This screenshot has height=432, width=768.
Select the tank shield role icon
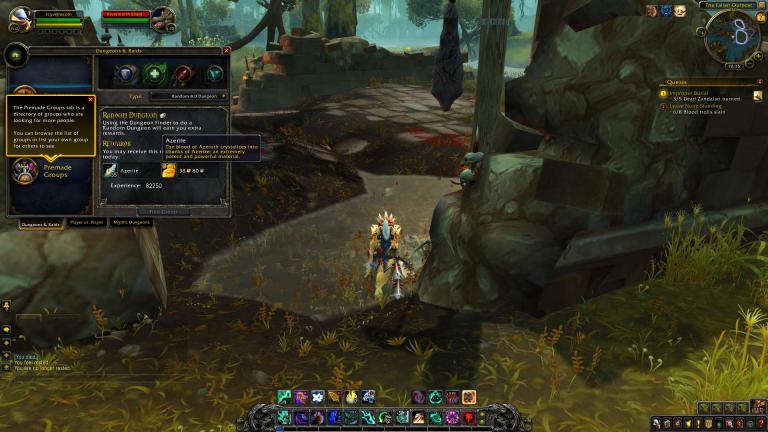tap(125, 74)
